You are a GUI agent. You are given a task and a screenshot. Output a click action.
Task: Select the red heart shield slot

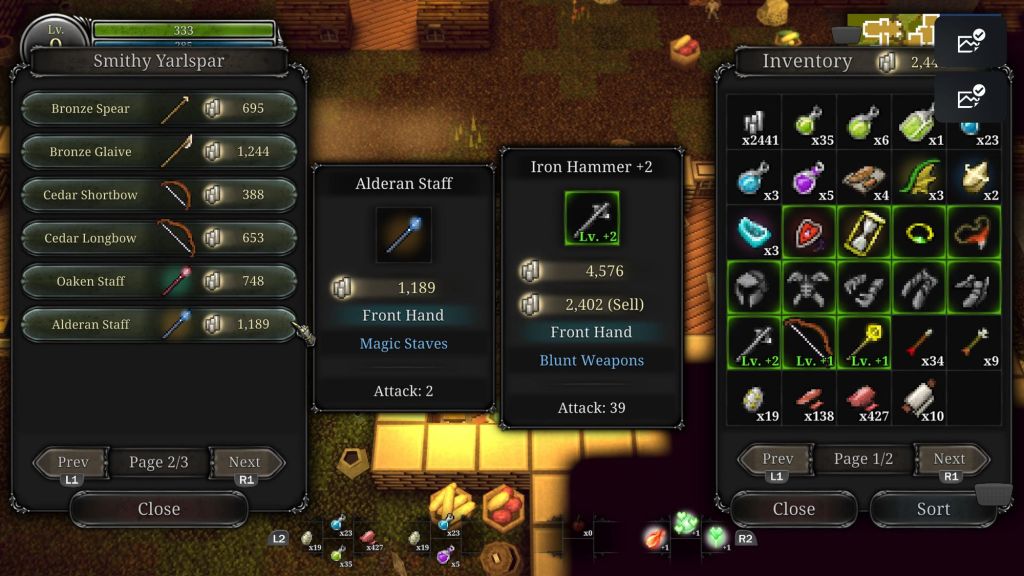(x=810, y=232)
